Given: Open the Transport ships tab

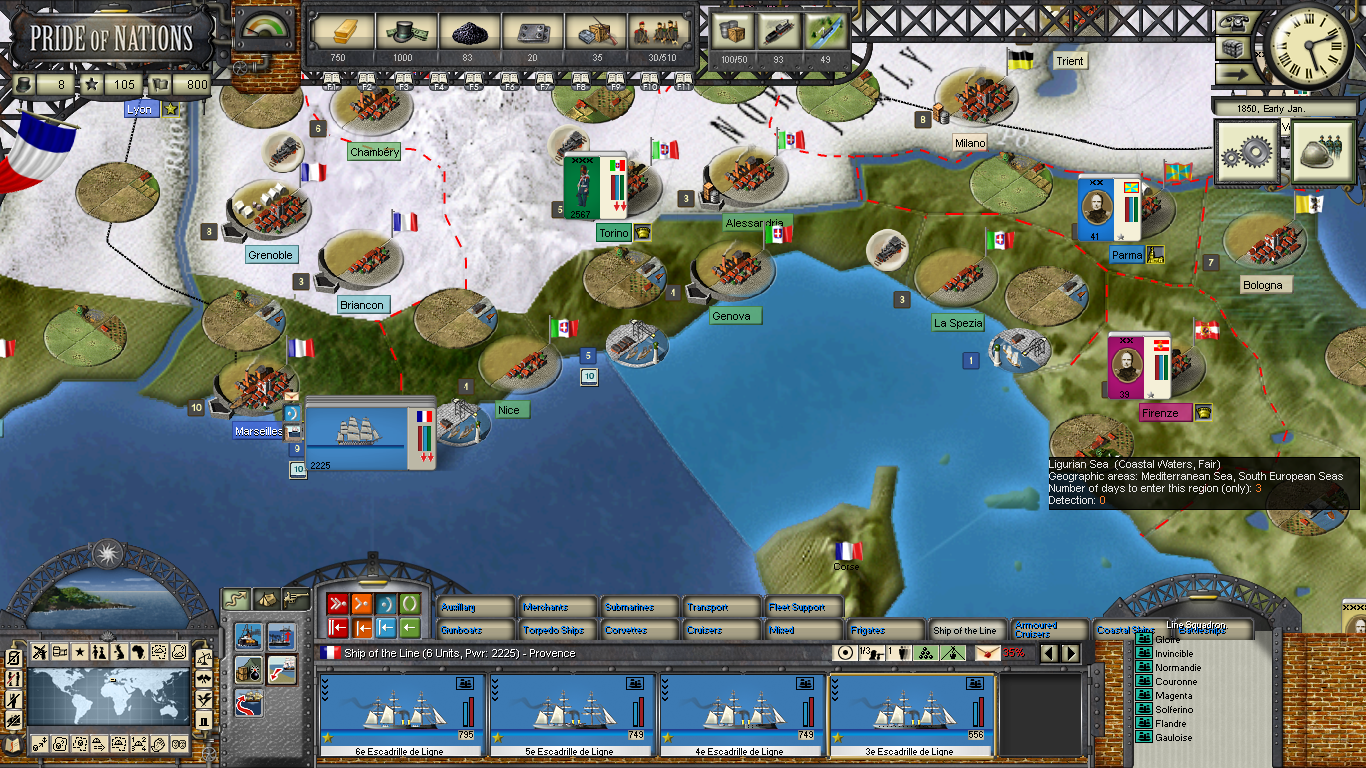Looking at the screenshot, I should [722, 607].
